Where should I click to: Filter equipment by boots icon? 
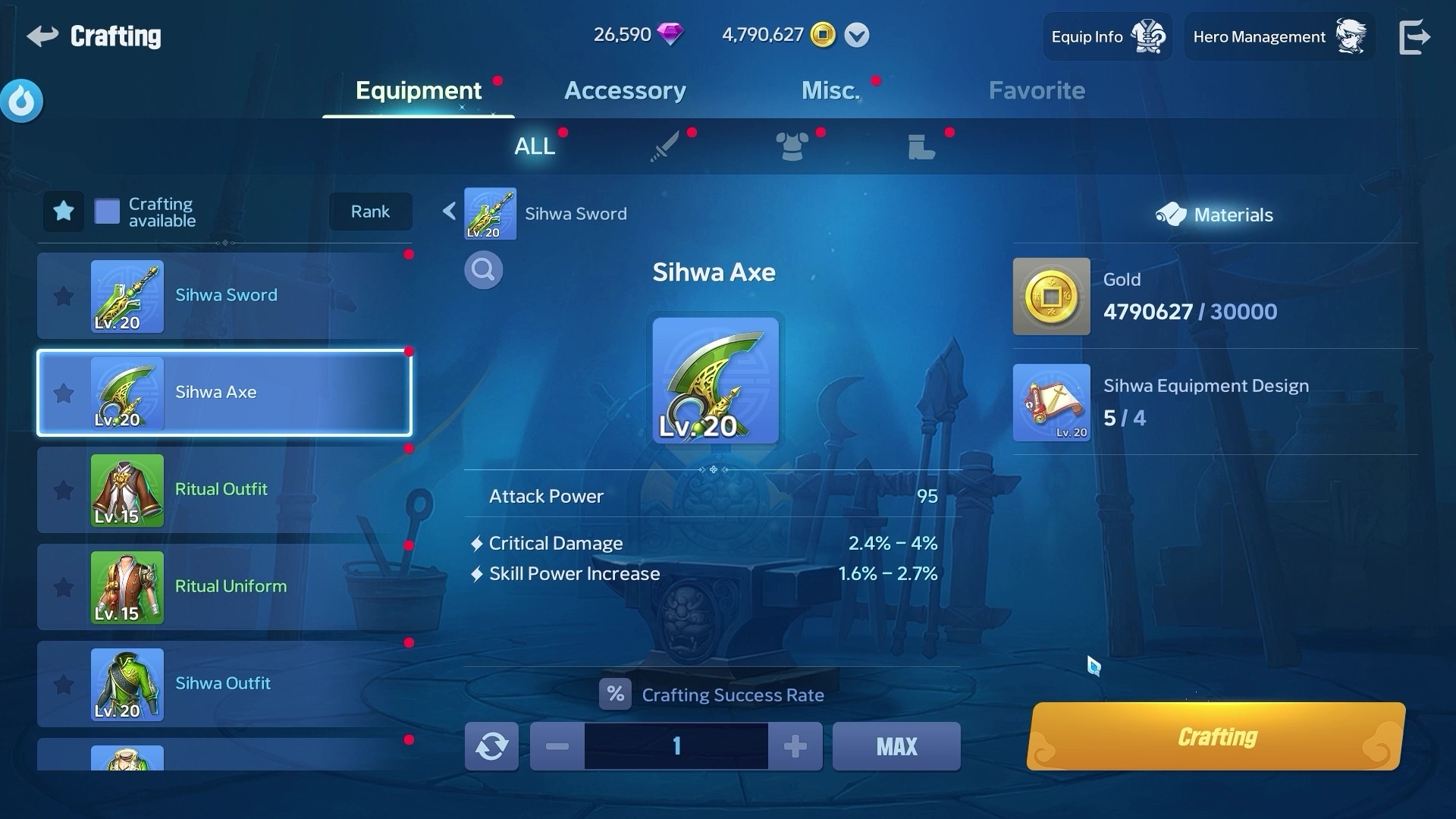click(921, 146)
